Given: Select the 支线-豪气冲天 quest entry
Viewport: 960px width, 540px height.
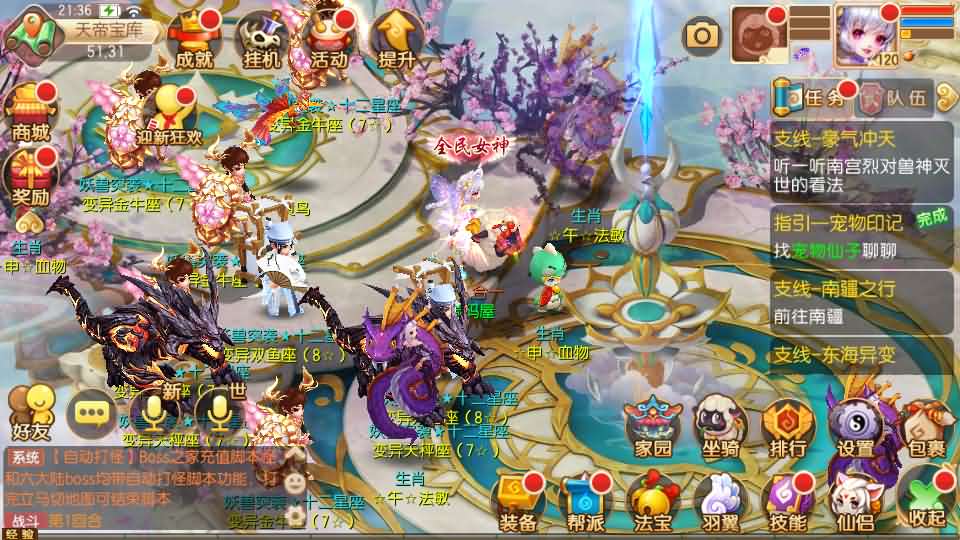Looking at the screenshot, I should (x=862, y=155).
